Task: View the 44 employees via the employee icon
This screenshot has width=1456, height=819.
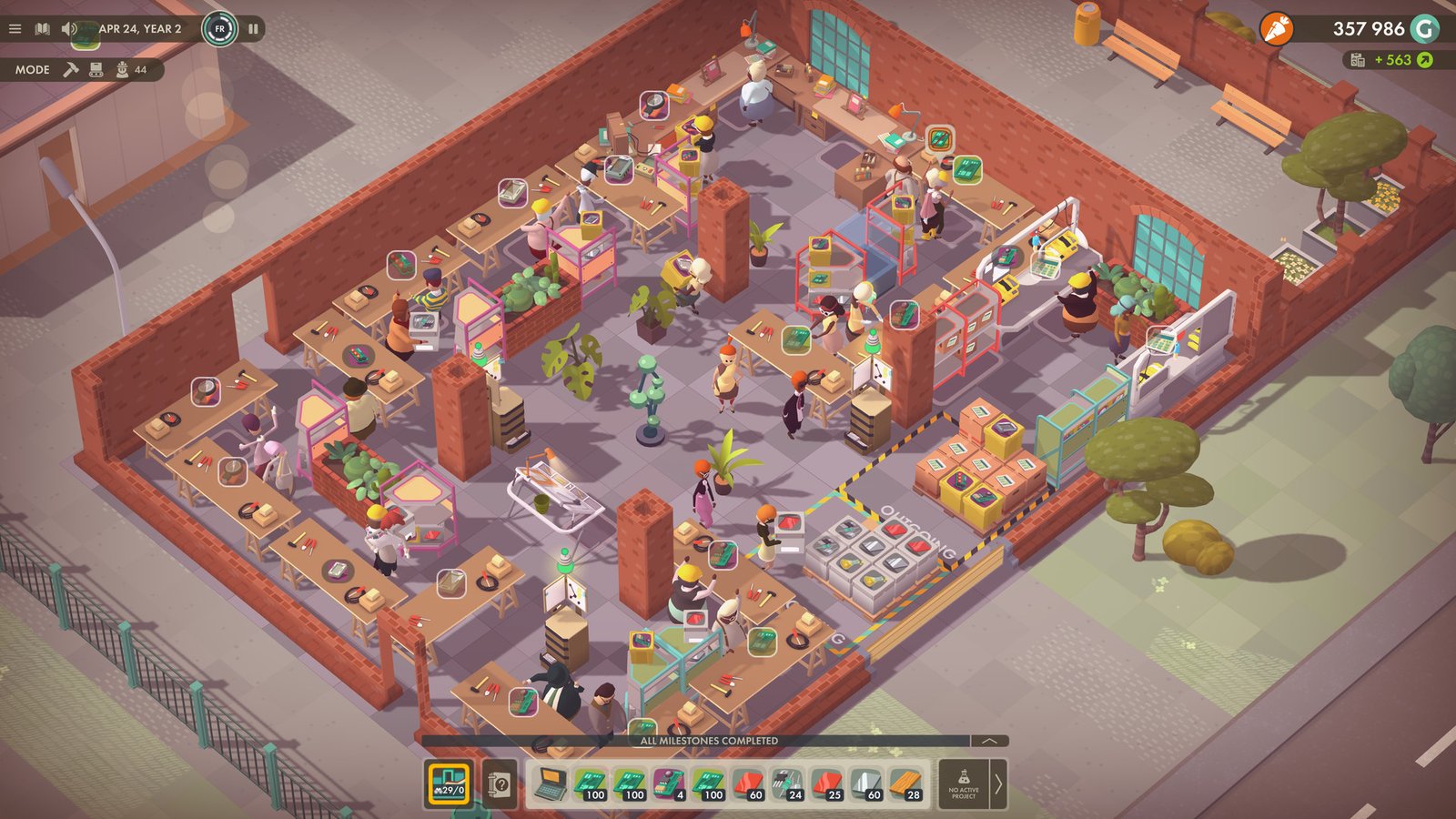Action: 121,68
